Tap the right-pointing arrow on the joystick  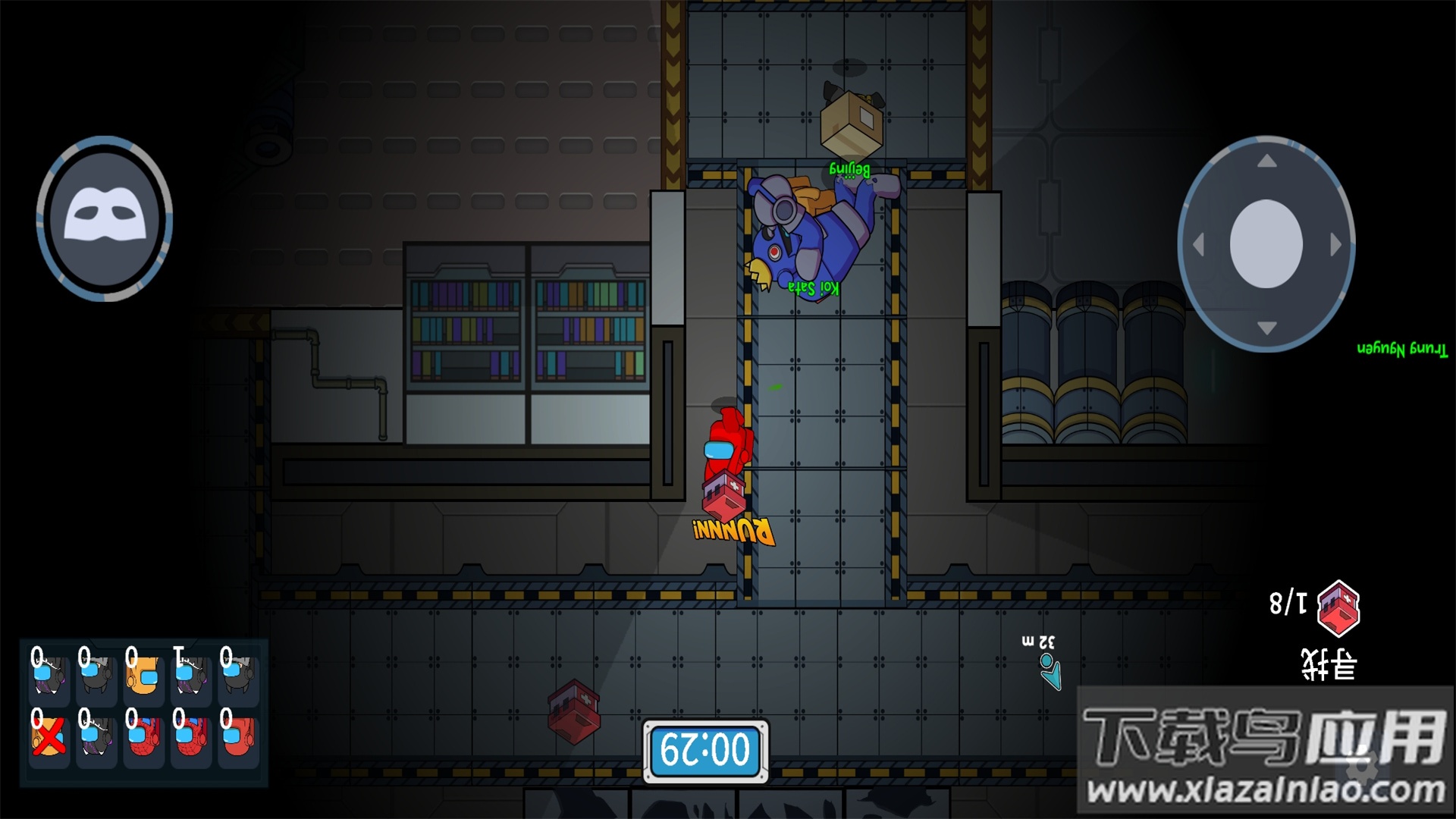(1335, 245)
